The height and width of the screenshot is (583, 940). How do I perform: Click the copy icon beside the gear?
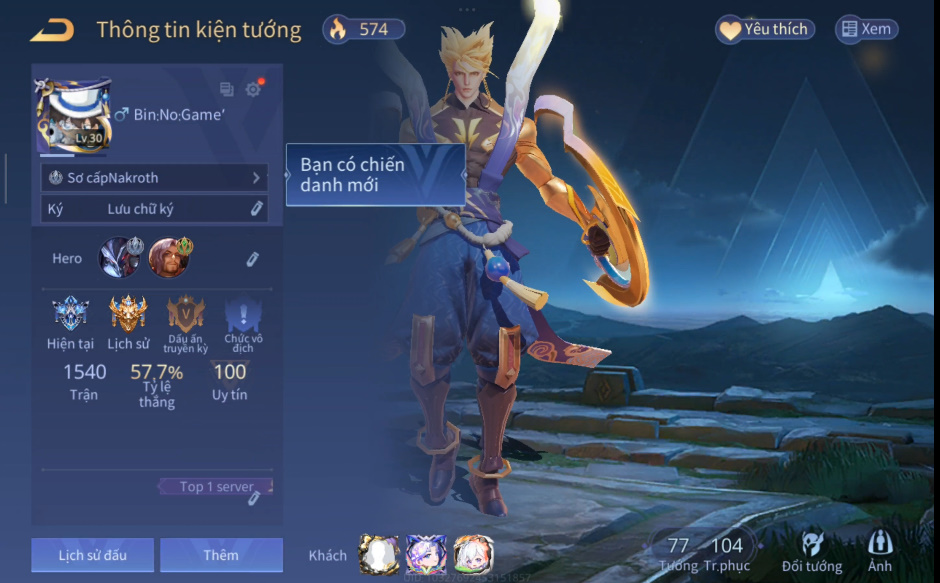pos(227,89)
